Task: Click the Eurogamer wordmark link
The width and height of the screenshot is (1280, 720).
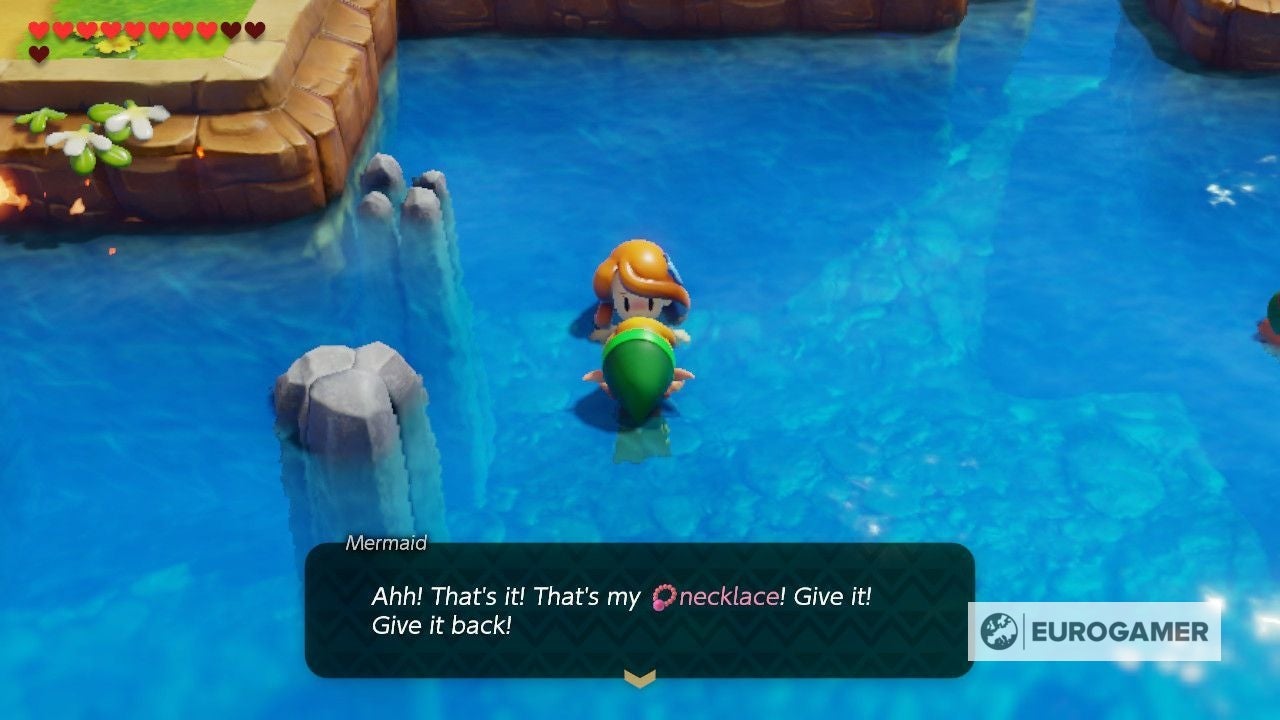Action: tap(1120, 630)
